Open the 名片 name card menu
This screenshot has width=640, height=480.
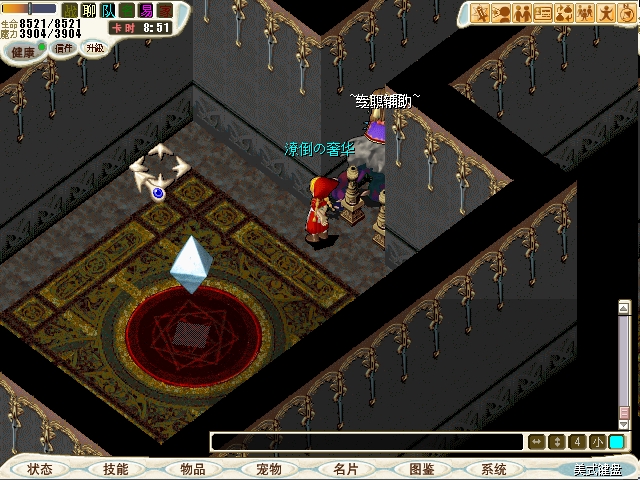coord(345,469)
